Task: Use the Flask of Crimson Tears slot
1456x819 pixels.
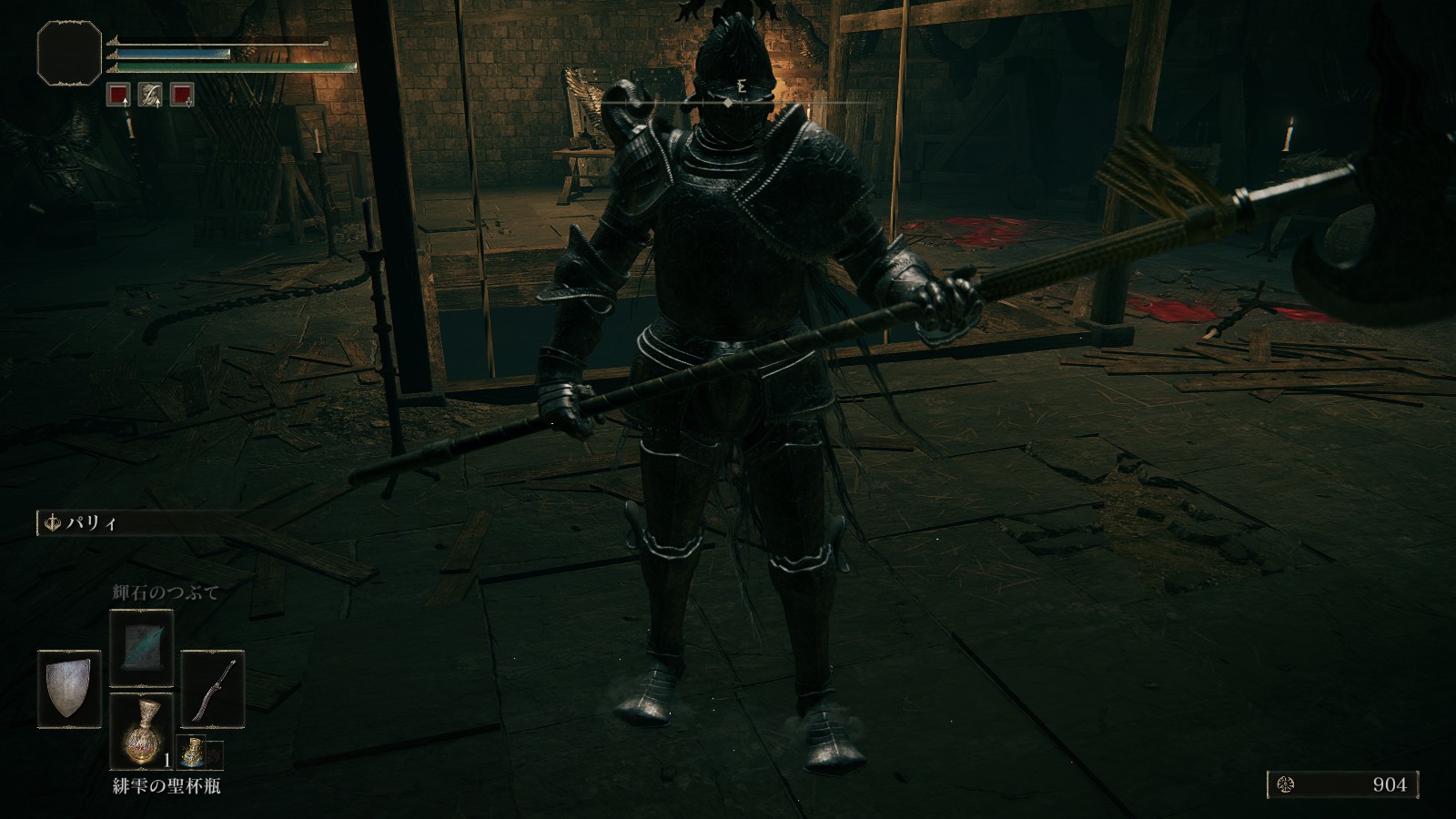Action: pyautogui.click(x=141, y=730)
